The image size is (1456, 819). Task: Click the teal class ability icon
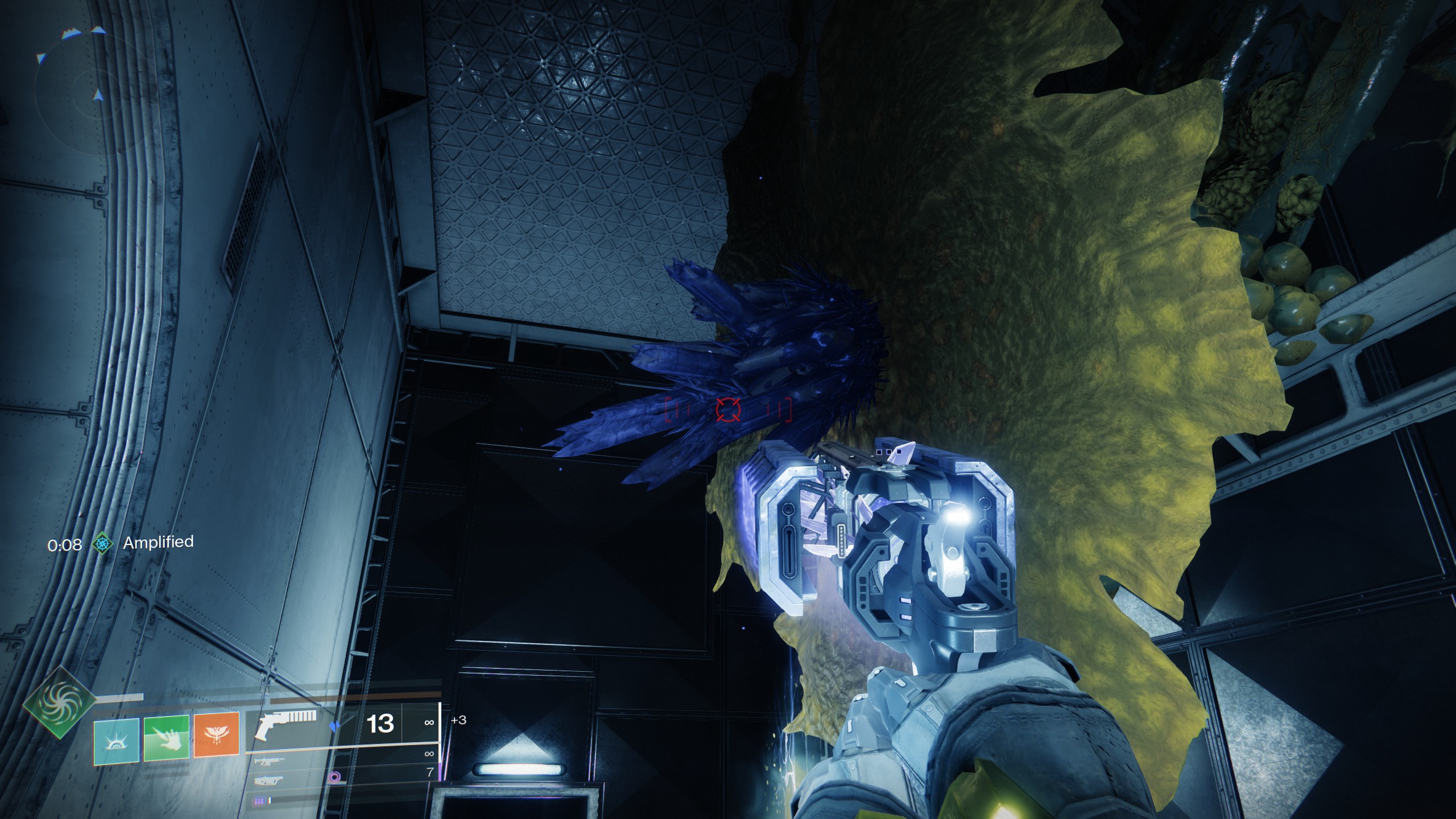pos(115,741)
